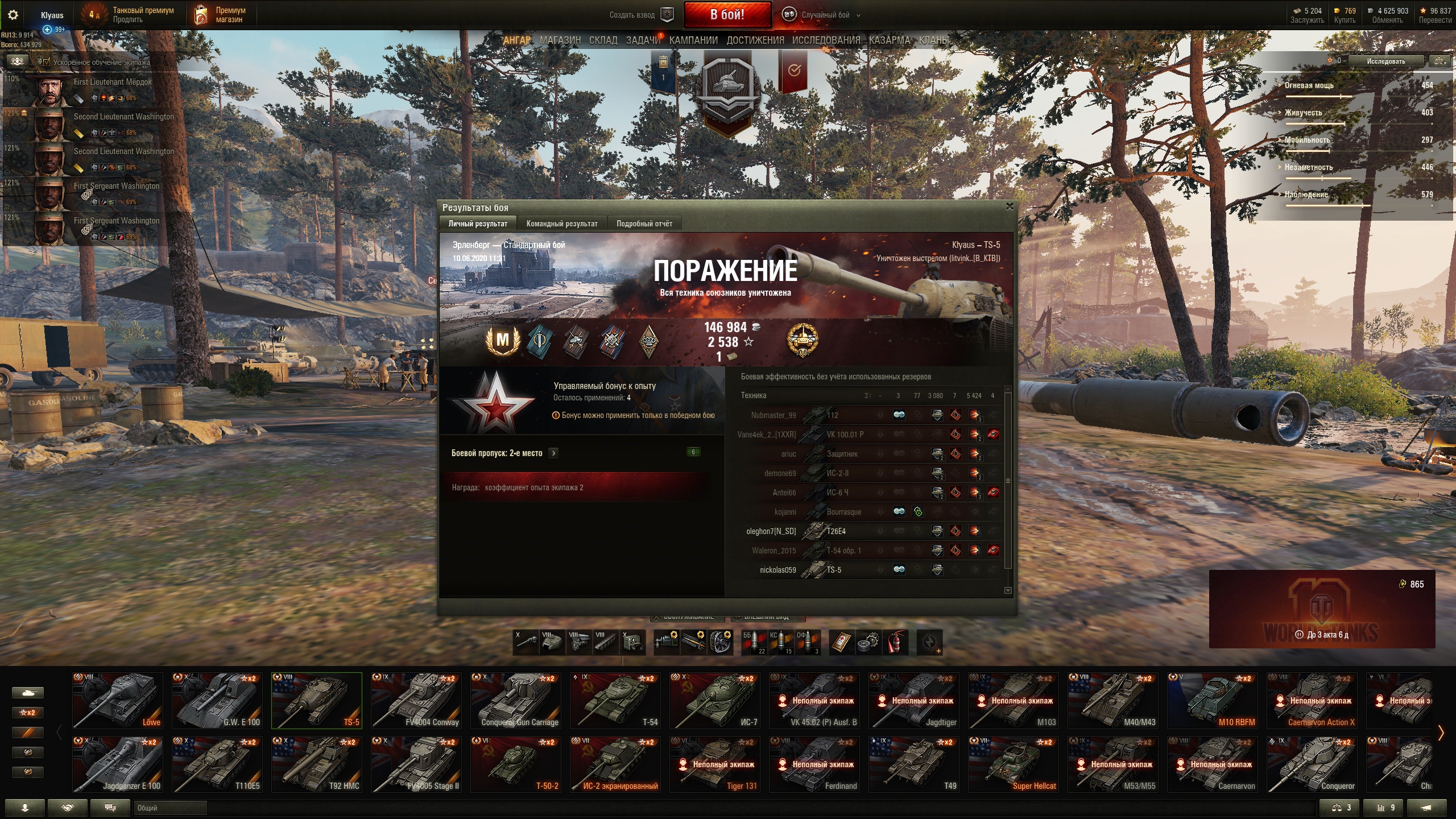Click the Исследовать button

pyautogui.click(x=1385, y=61)
